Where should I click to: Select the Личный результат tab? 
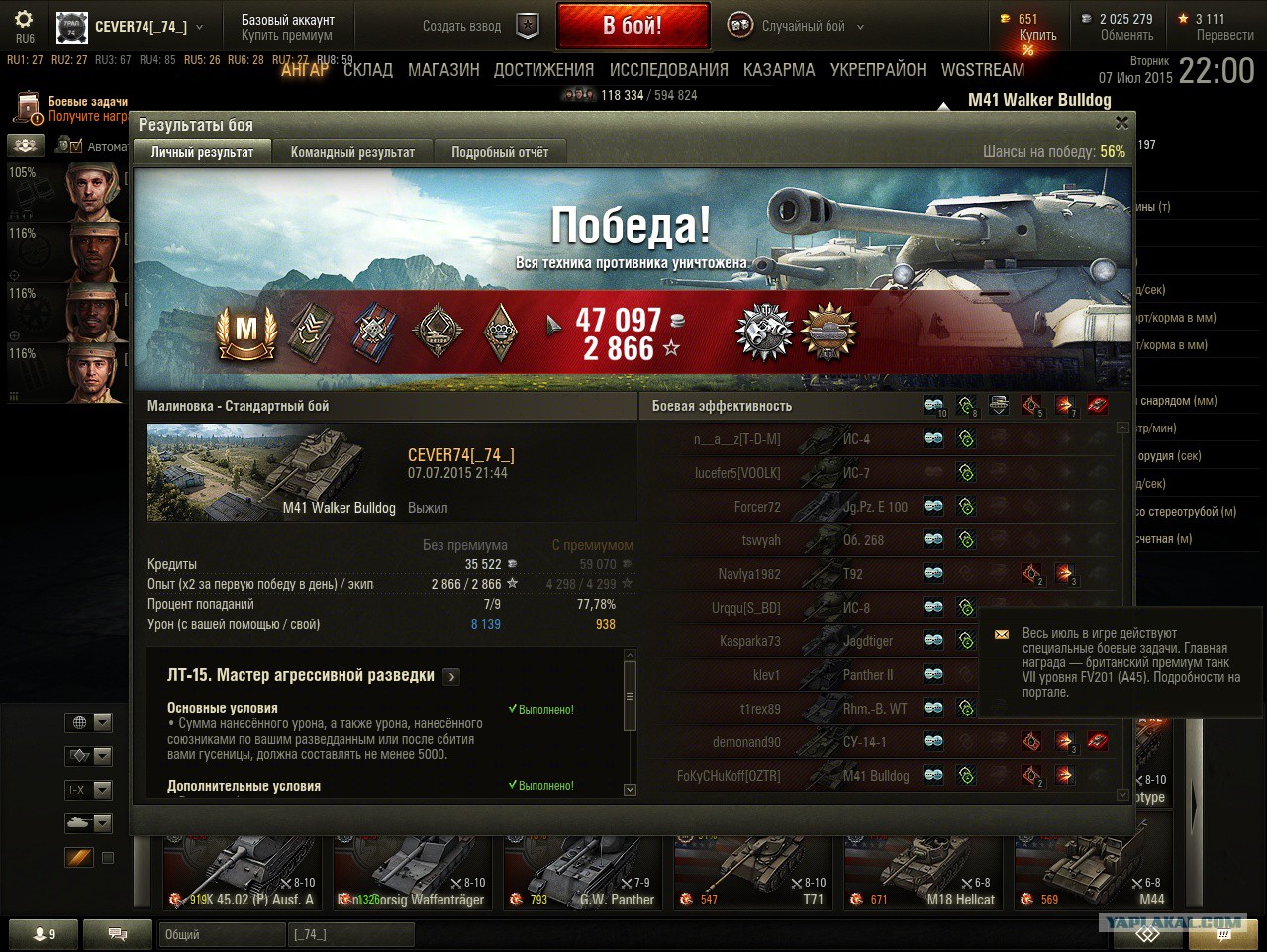pyautogui.click(x=202, y=152)
